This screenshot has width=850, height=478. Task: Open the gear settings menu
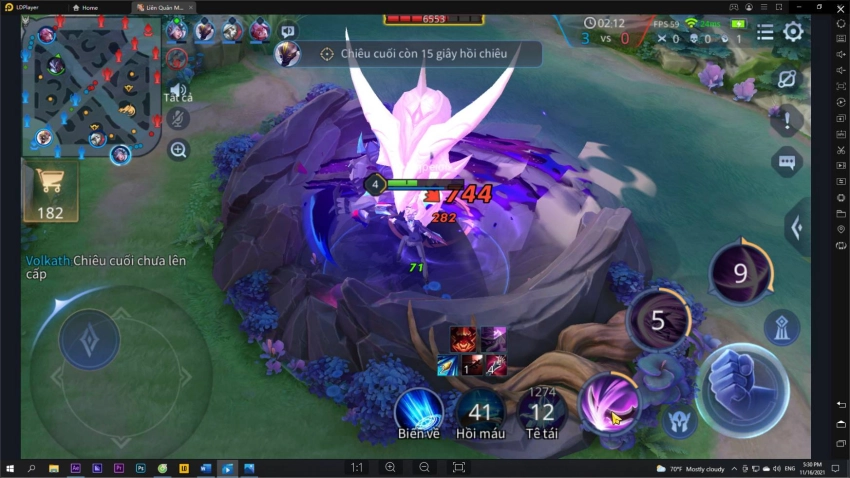click(793, 31)
